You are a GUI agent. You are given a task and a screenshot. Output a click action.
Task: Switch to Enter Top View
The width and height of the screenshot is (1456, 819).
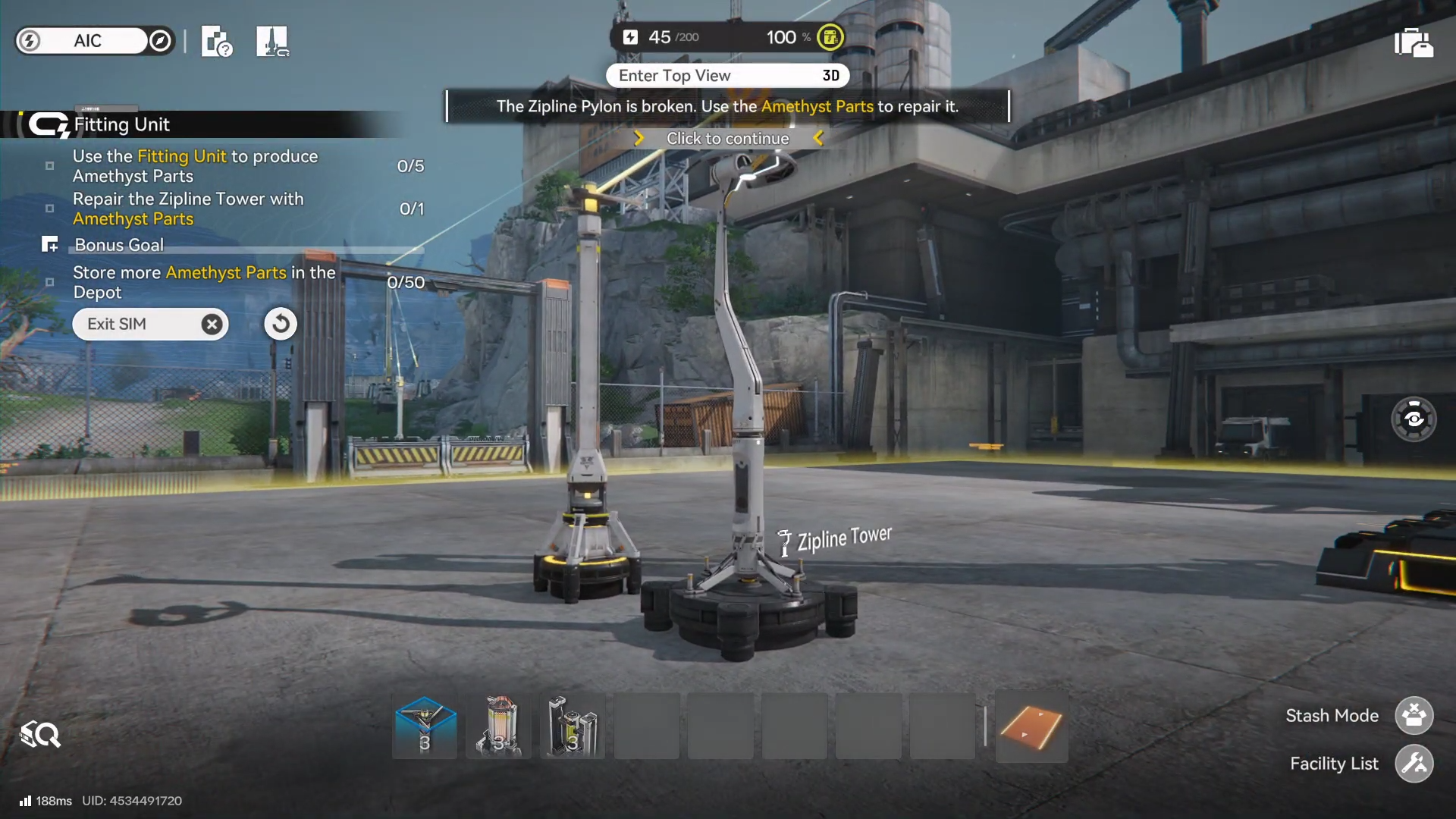726,76
